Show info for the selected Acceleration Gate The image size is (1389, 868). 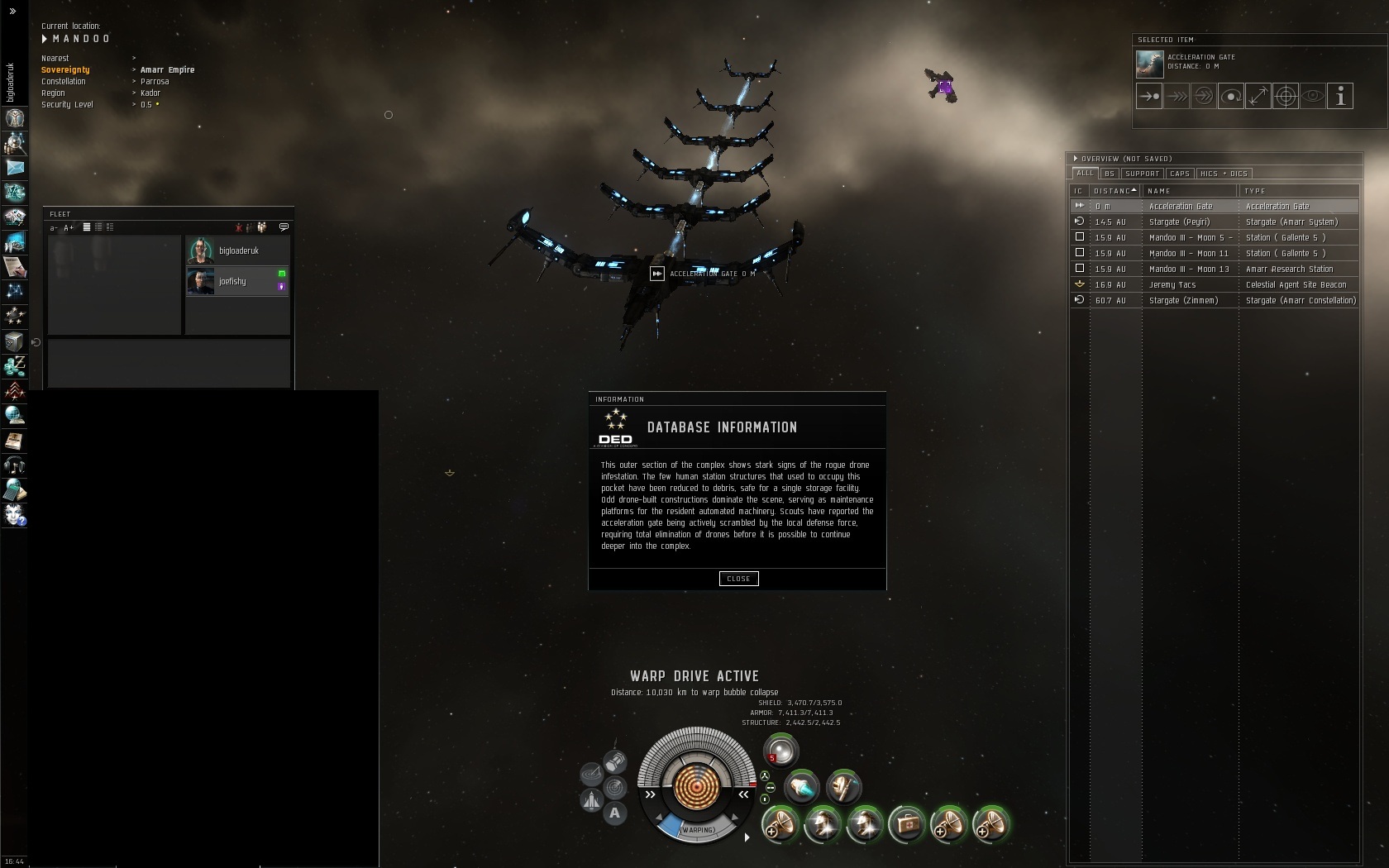pos(1340,96)
